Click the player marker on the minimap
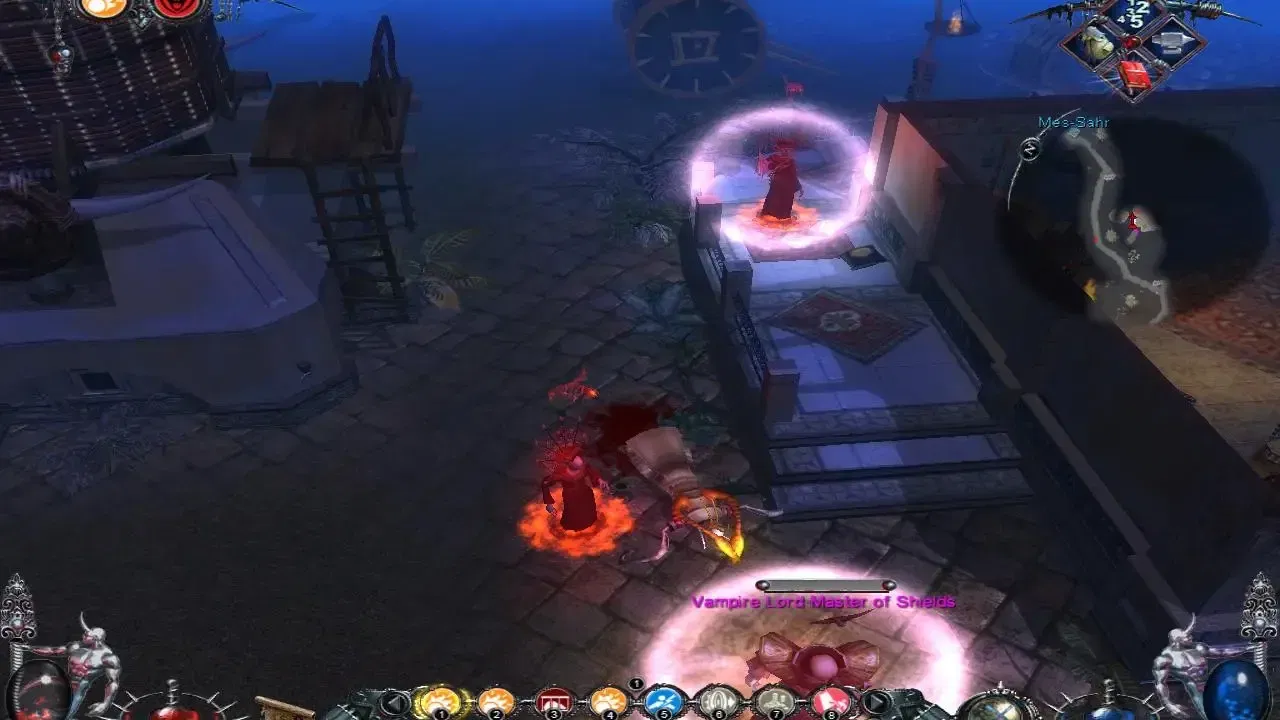Screen dimensions: 1280x720 (x=1133, y=221)
